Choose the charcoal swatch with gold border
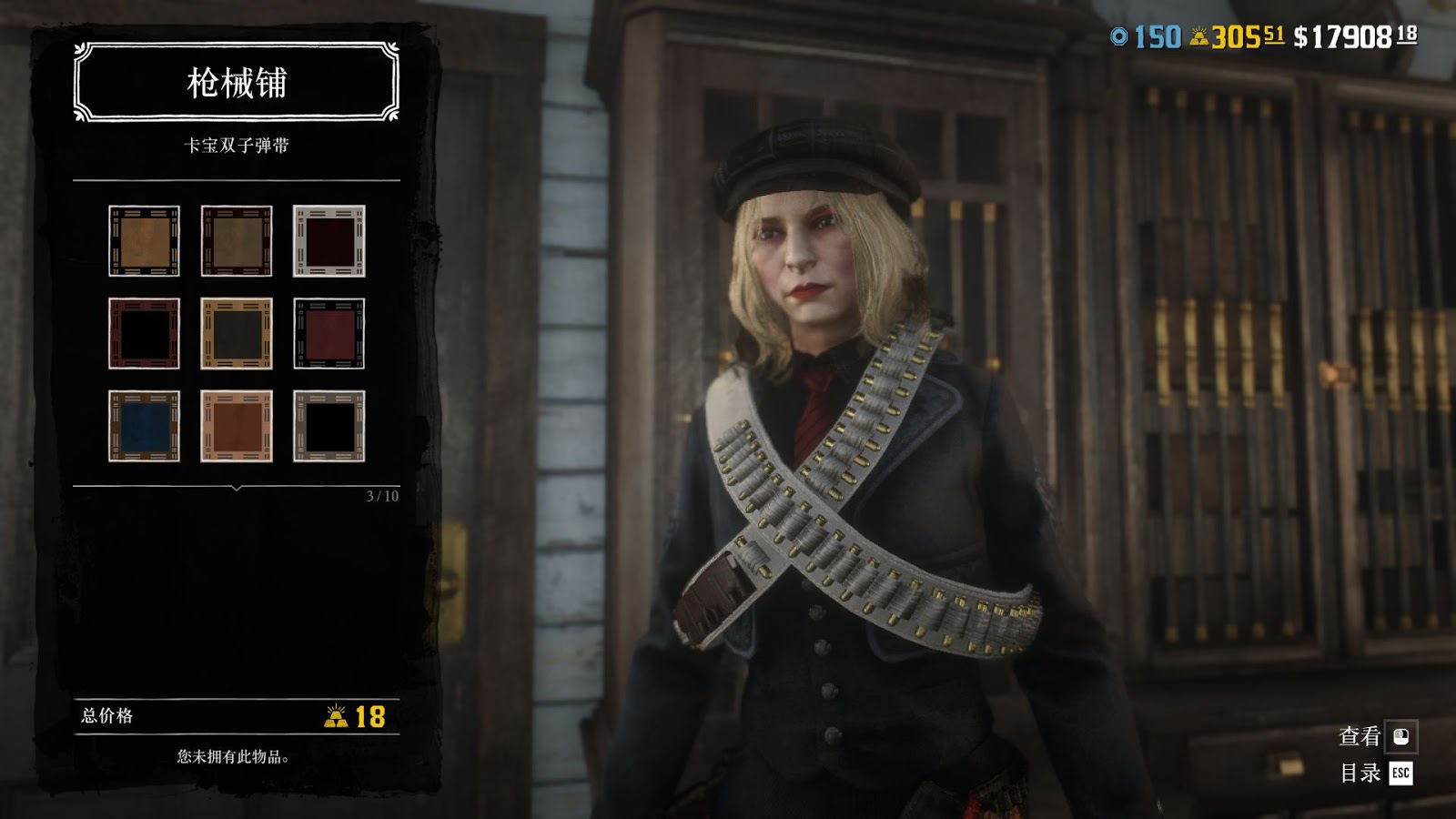The height and width of the screenshot is (819, 1456). (237, 333)
